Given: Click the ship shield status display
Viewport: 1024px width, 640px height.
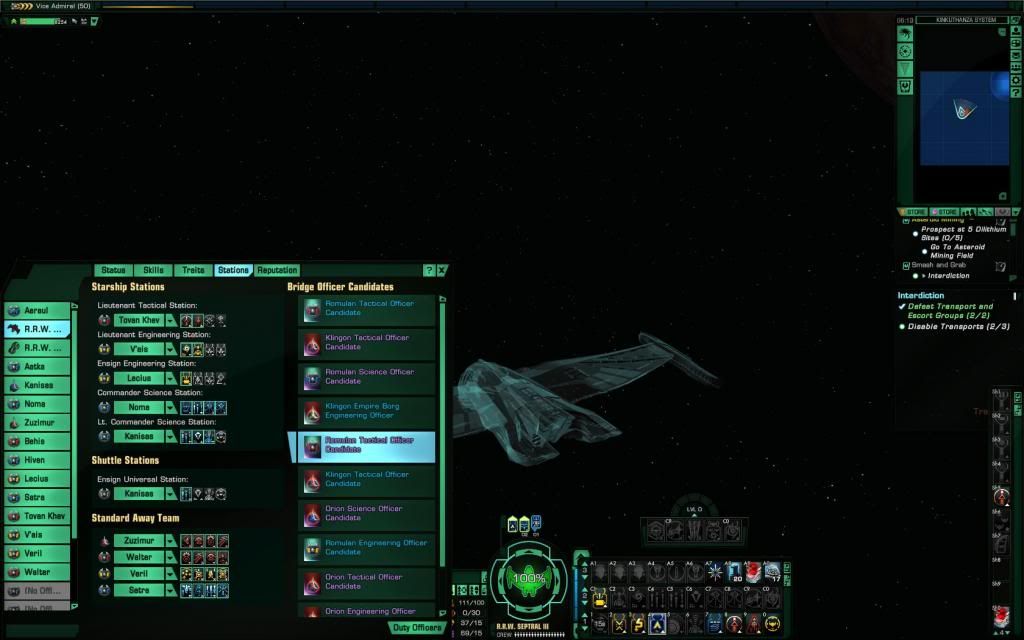Looking at the screenshot, I should coord(528,578).
